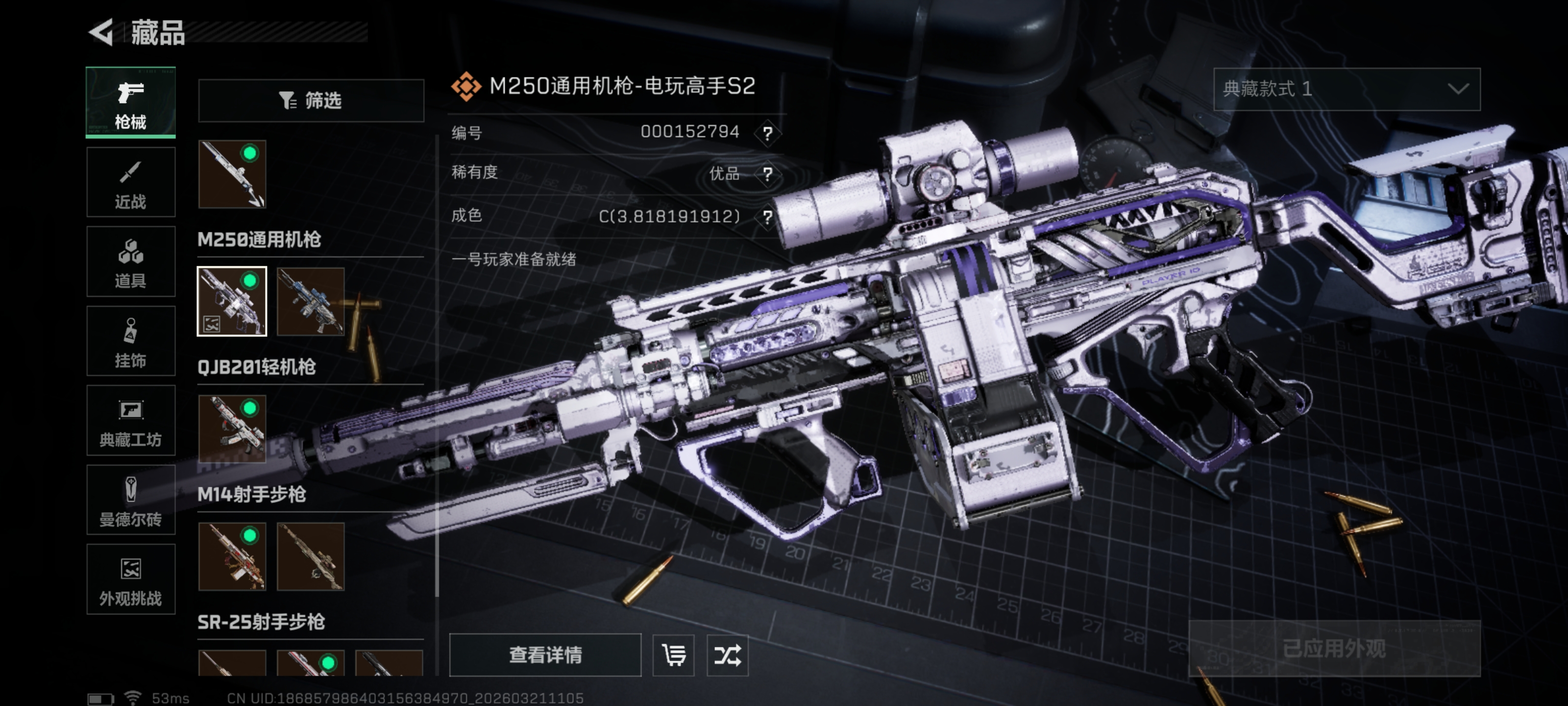Viewport: 1568px width, 706px height.
Task: Expand the 典藏款式 1 style dropdown
Action: click(1346, 90)
